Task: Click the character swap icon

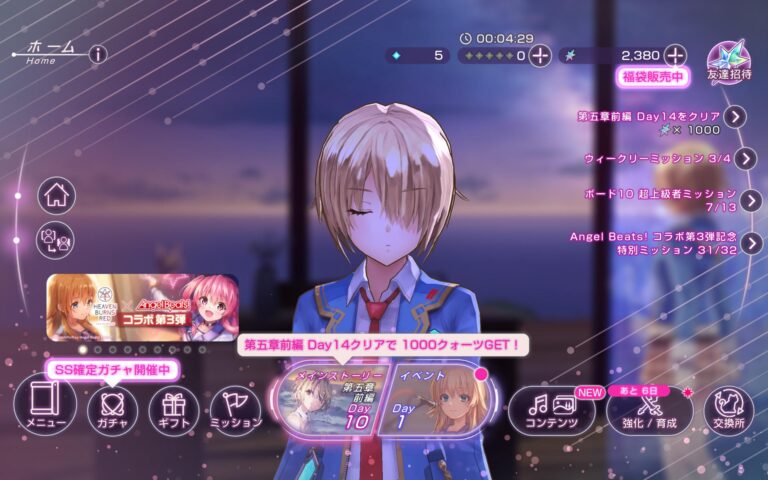Action: (57, 240)
